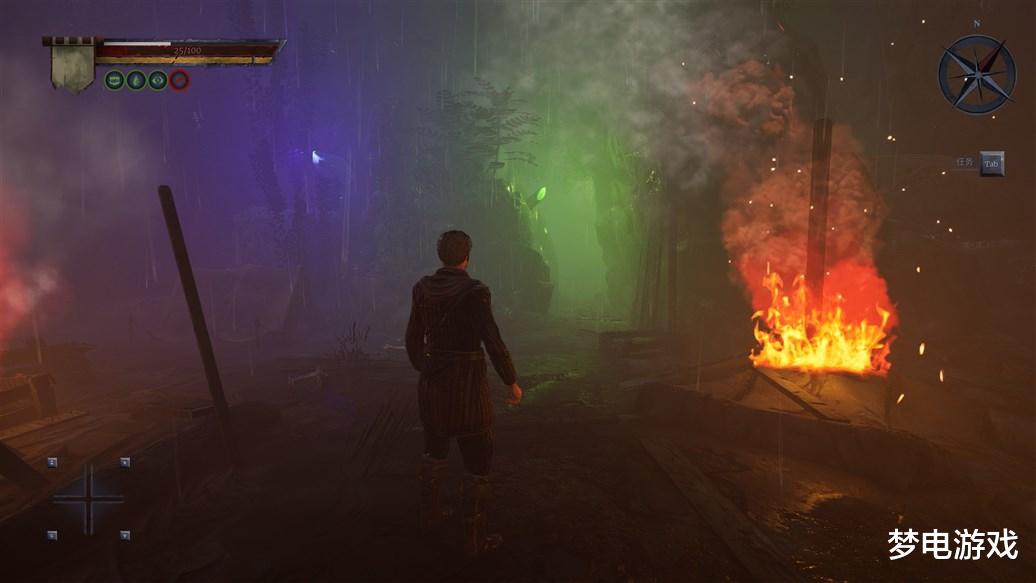Viewport: 1036px width, 583px height.
Task: Open the cross-shaped quick slot wheel
Action: click(x=88, y=498)
